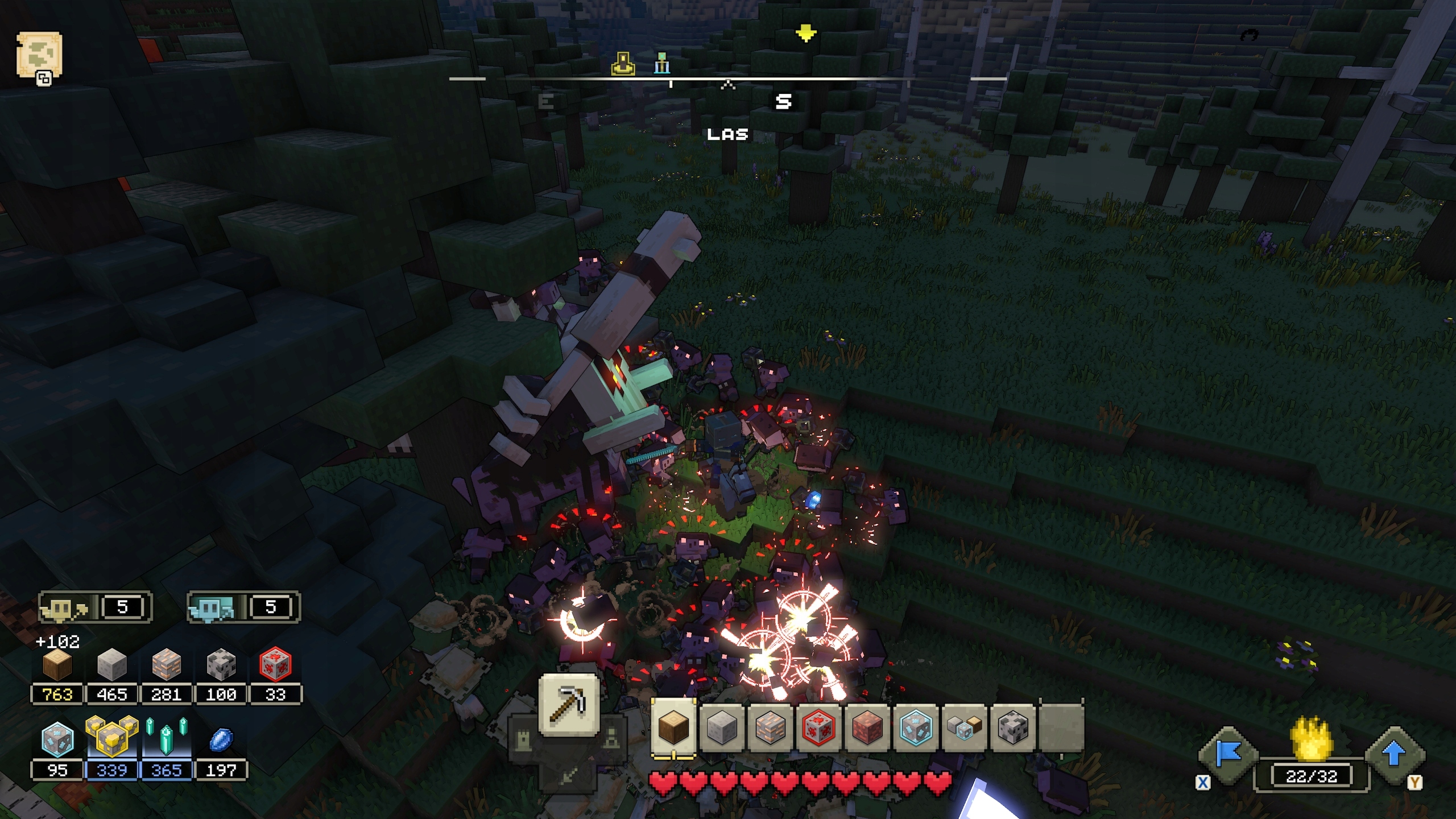The height and width of the screenshot is (819, 1456).
Task: Select the wood block hotbar slot
Action: 673,727
